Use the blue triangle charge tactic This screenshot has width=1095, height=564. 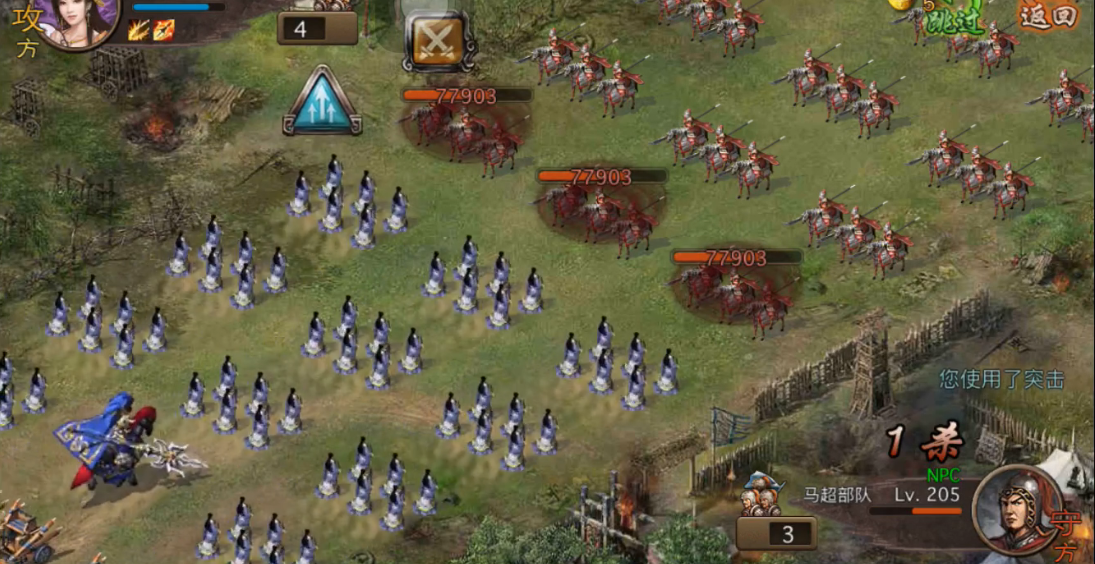[322, 101]
